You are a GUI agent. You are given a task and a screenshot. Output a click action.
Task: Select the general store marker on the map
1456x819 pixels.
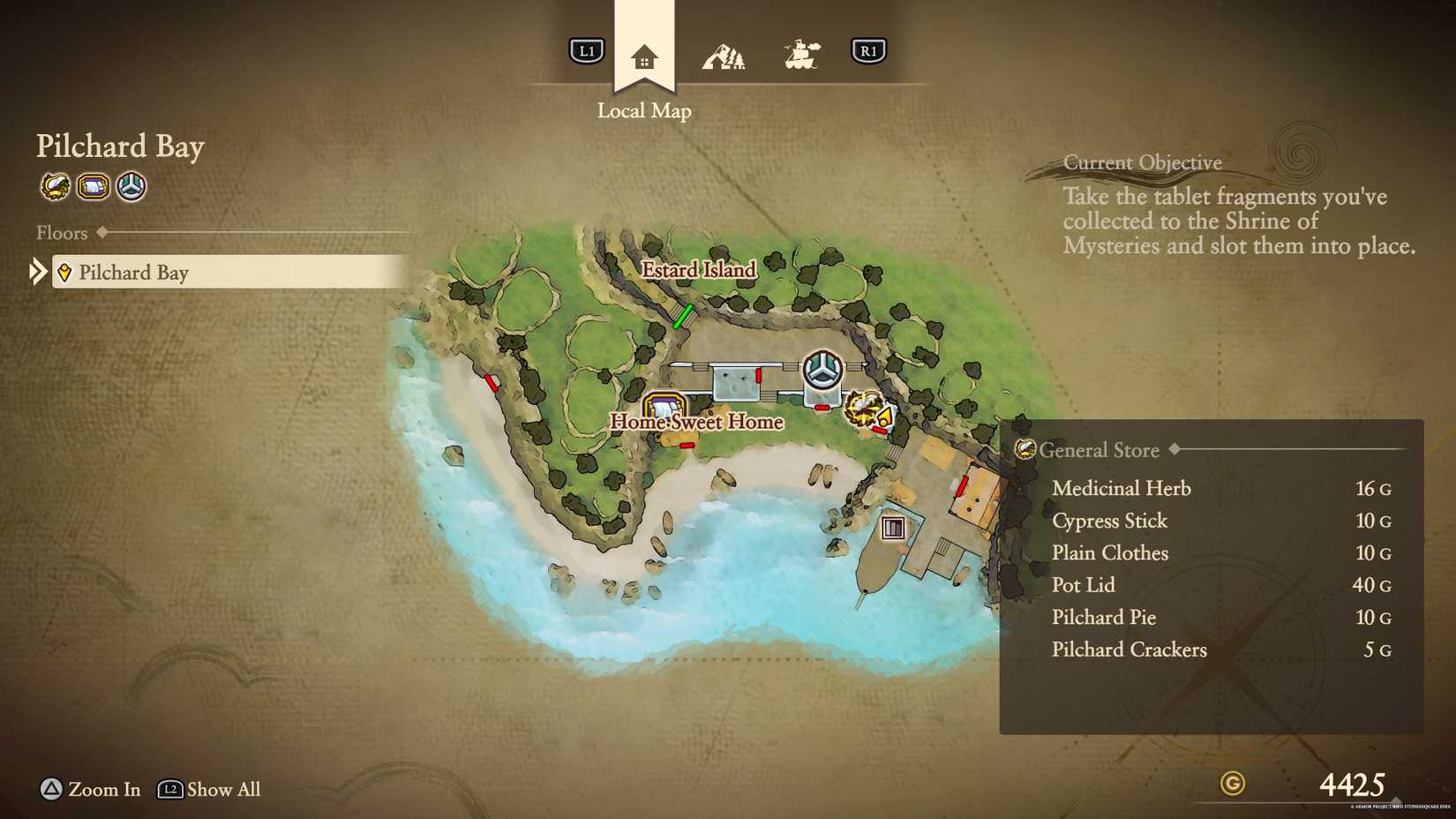[x=865, y=409]
